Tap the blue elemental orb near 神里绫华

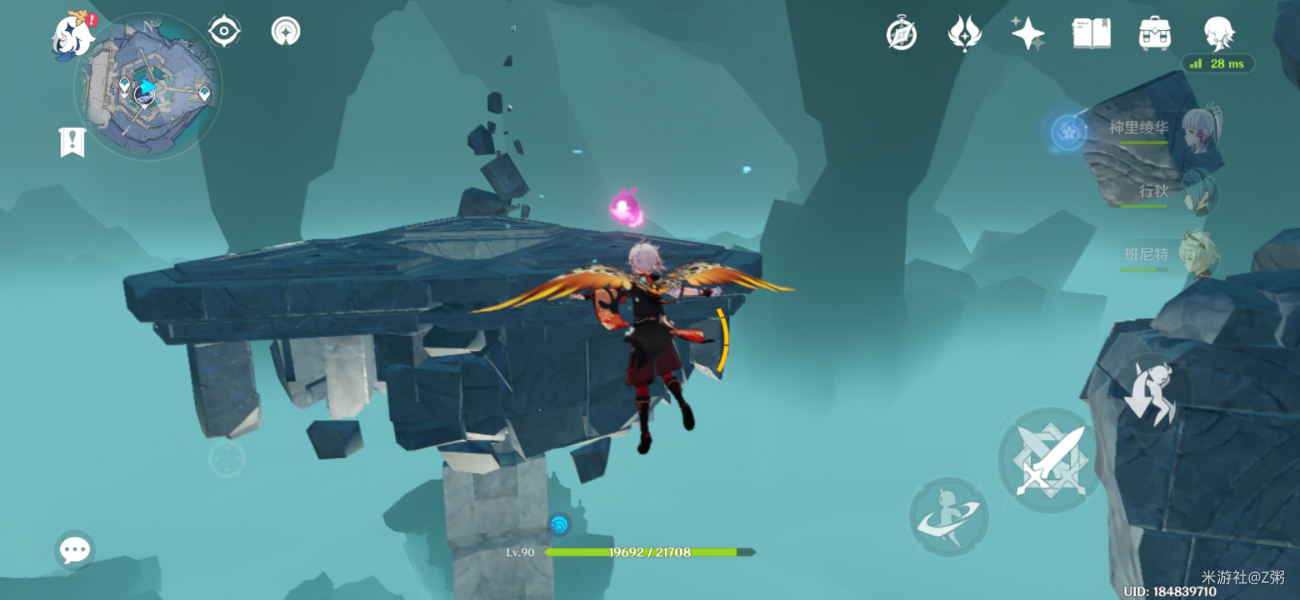click(1068, 132)
